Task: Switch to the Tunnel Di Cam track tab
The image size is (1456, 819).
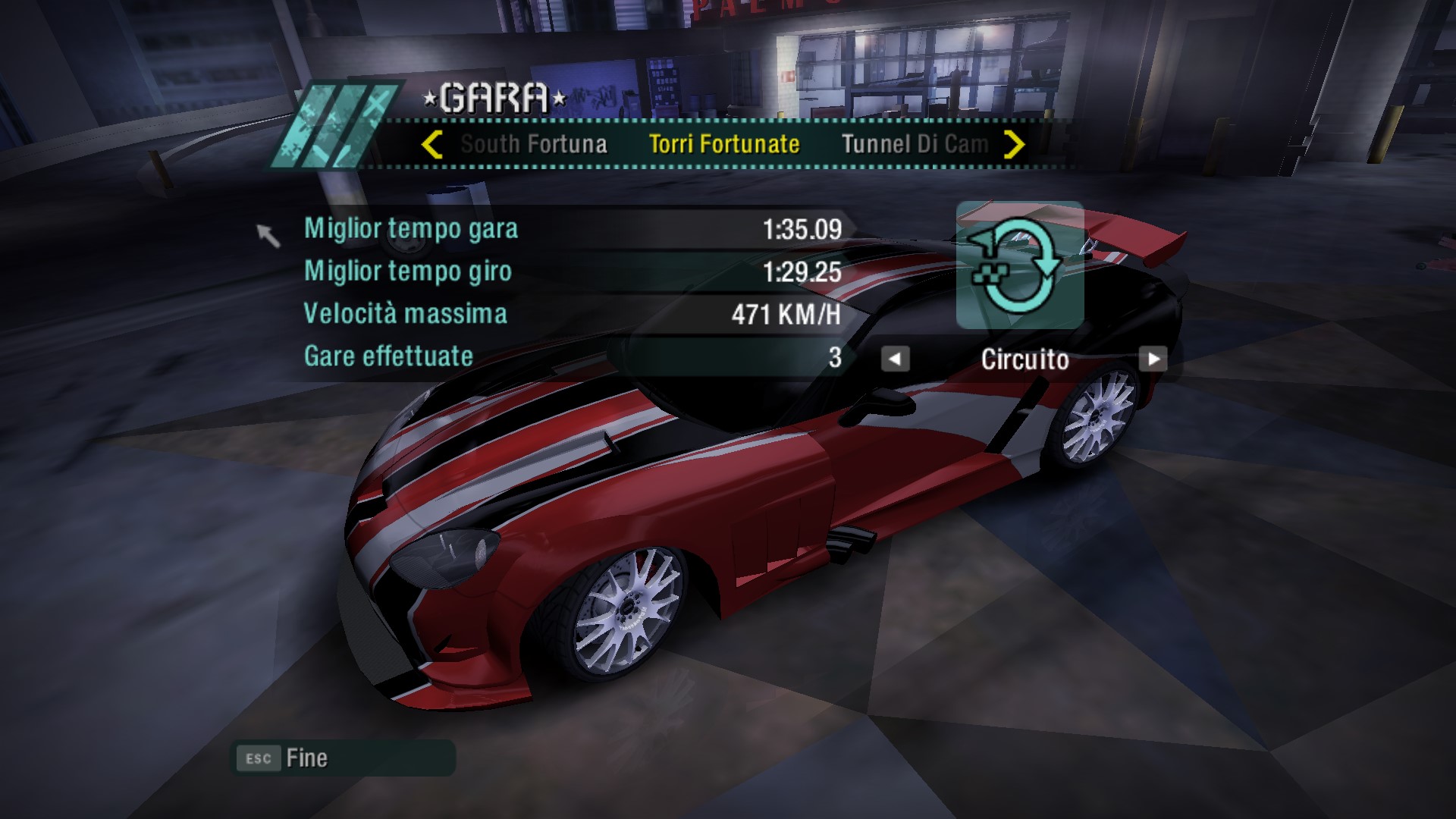Action: click(x=915, y=144)
